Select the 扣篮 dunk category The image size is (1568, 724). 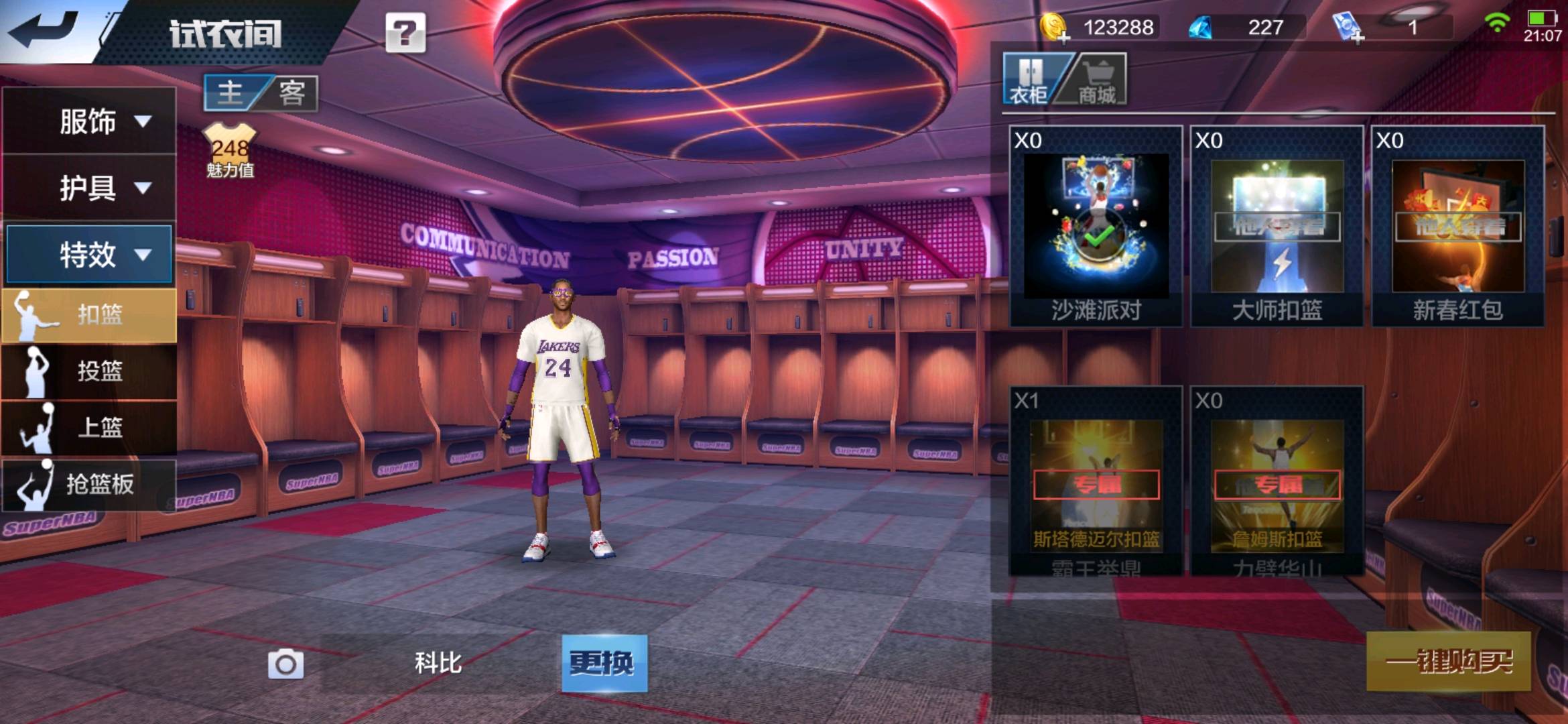click(x=89, y=314)
